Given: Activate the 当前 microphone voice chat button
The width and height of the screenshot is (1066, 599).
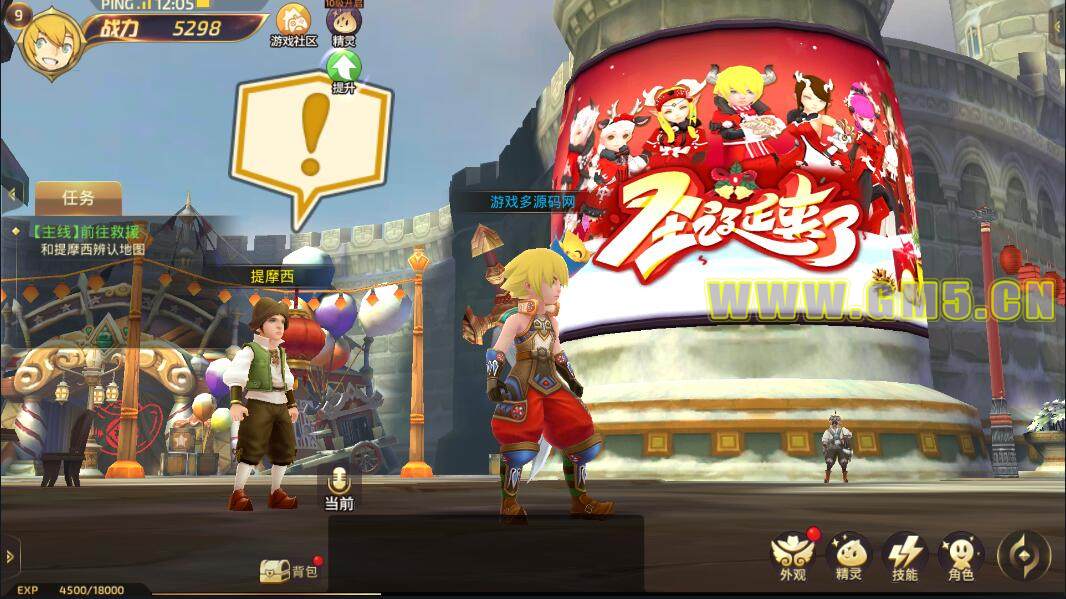Looking at the screenshot, I should [339, 486].
